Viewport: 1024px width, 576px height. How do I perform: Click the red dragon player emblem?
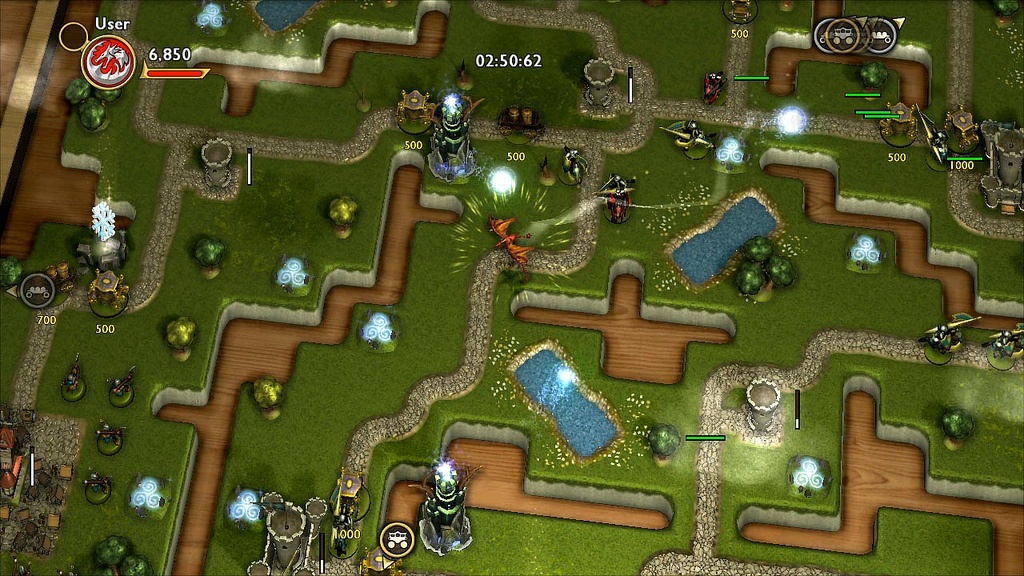coord(108,61)
